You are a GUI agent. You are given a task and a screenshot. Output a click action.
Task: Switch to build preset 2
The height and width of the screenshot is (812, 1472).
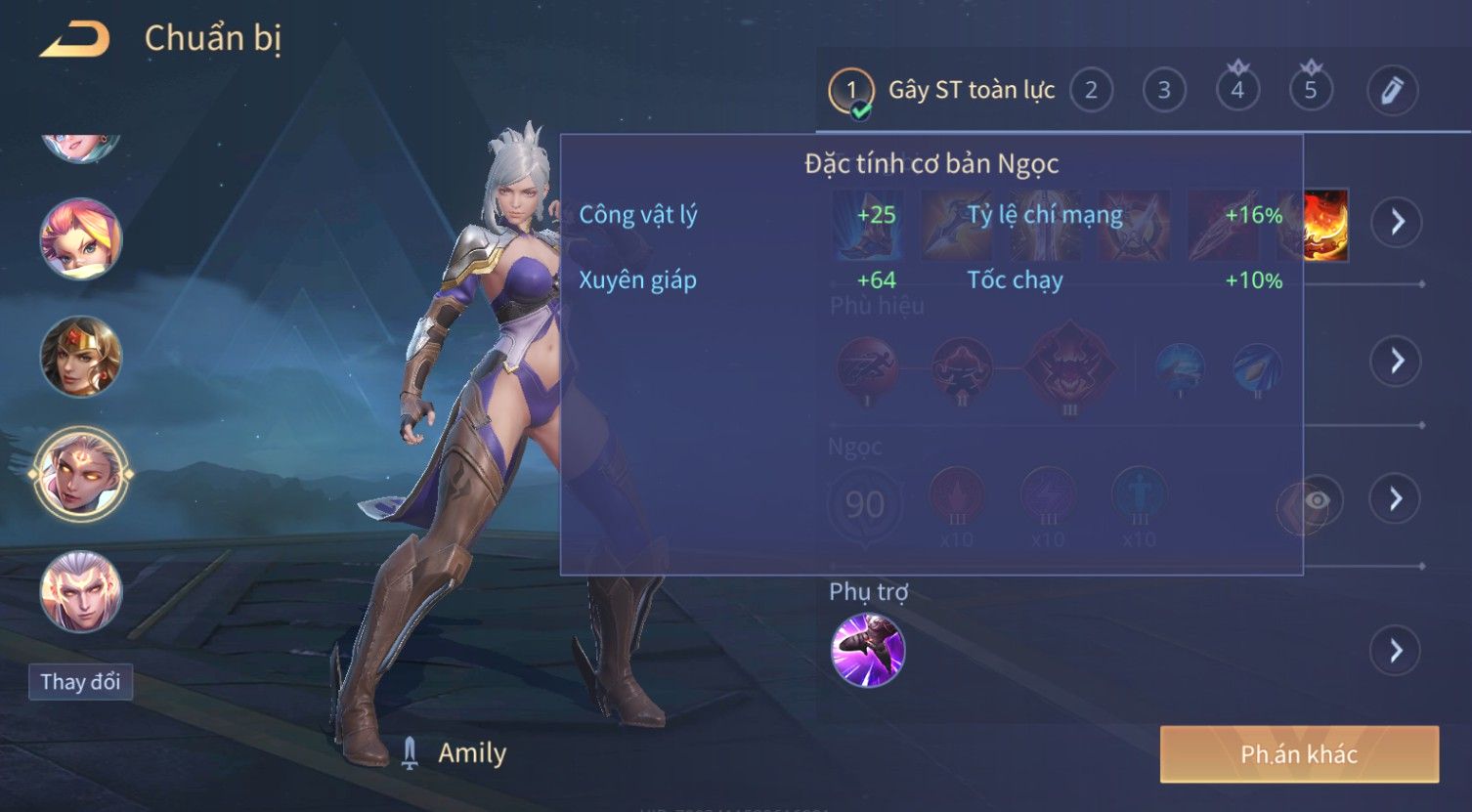pos(1091,91)
